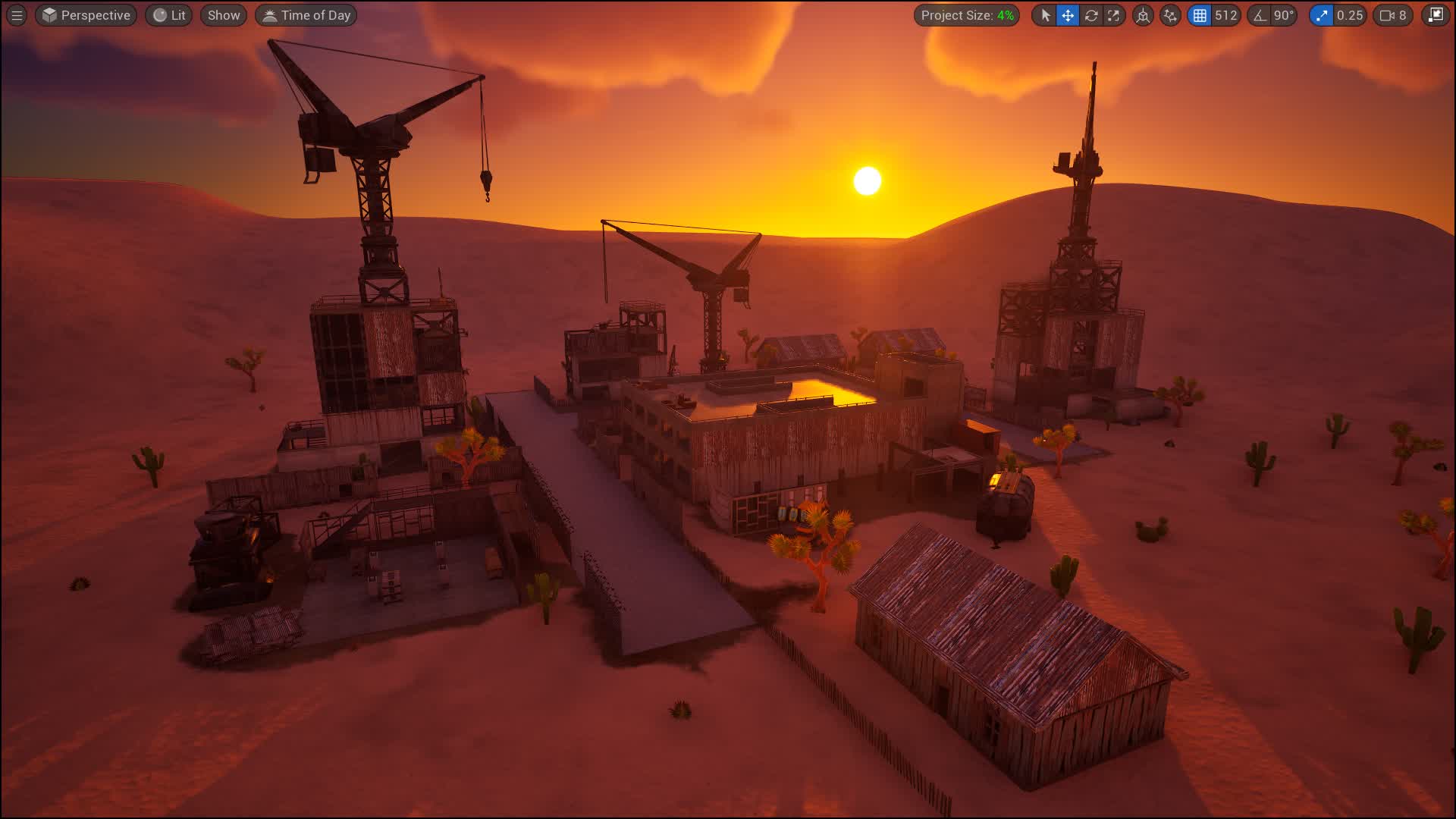Open the camera speed control showing 8
The width and height of the screenshot is (1456, 819).
coord(1392,14)
